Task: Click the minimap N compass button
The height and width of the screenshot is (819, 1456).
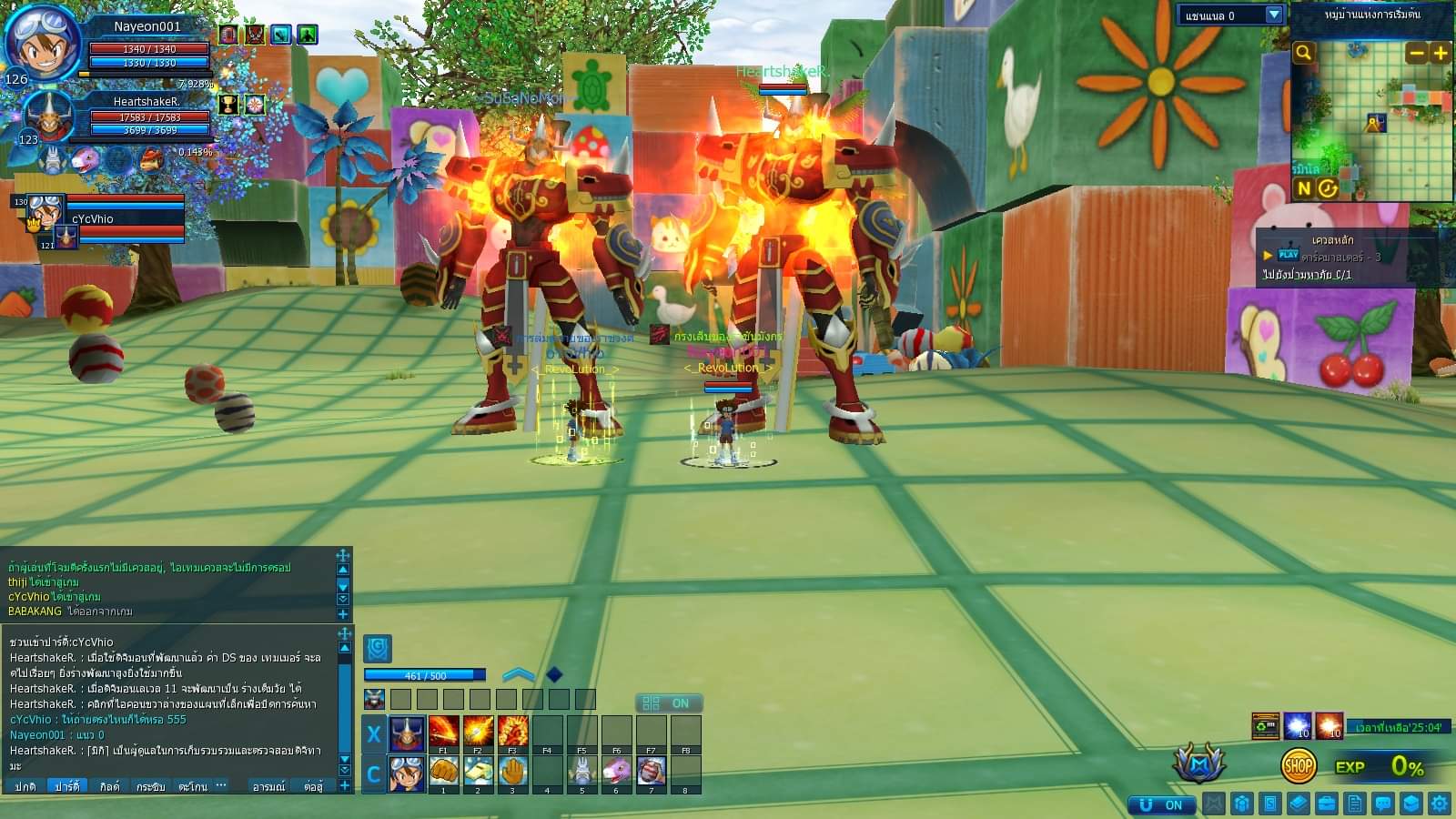Action: coord(1303,188)
